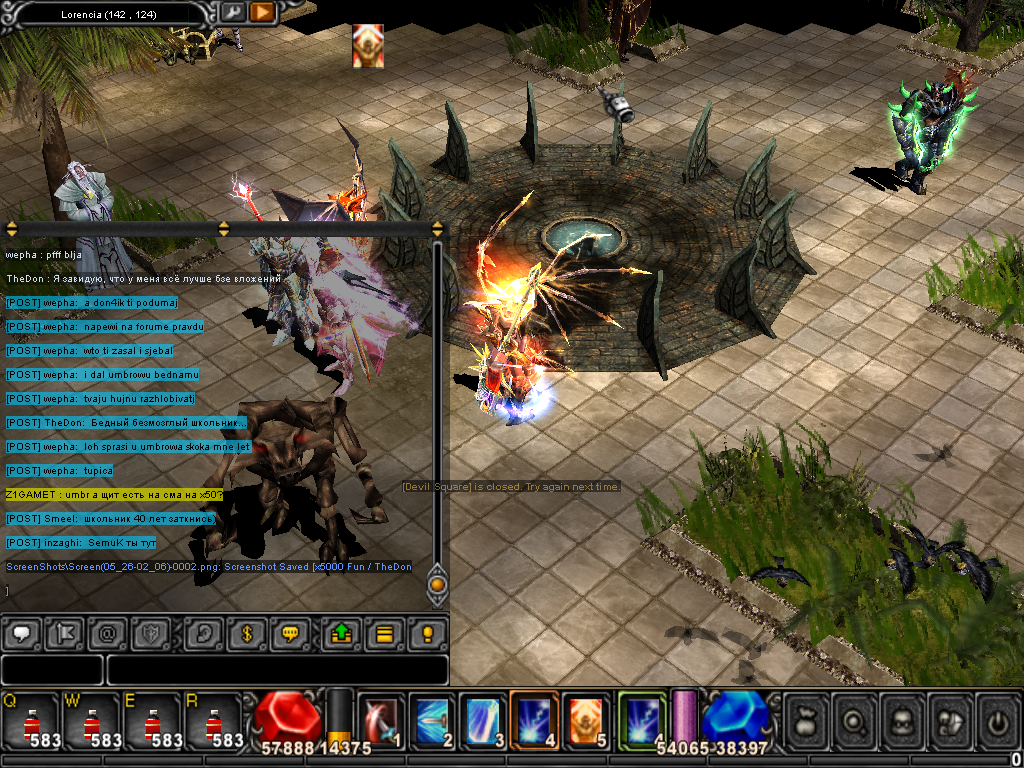Toggle the ear whisper button
The height and width of the screenshot is (768, 1024).
[x=201, y=634]
